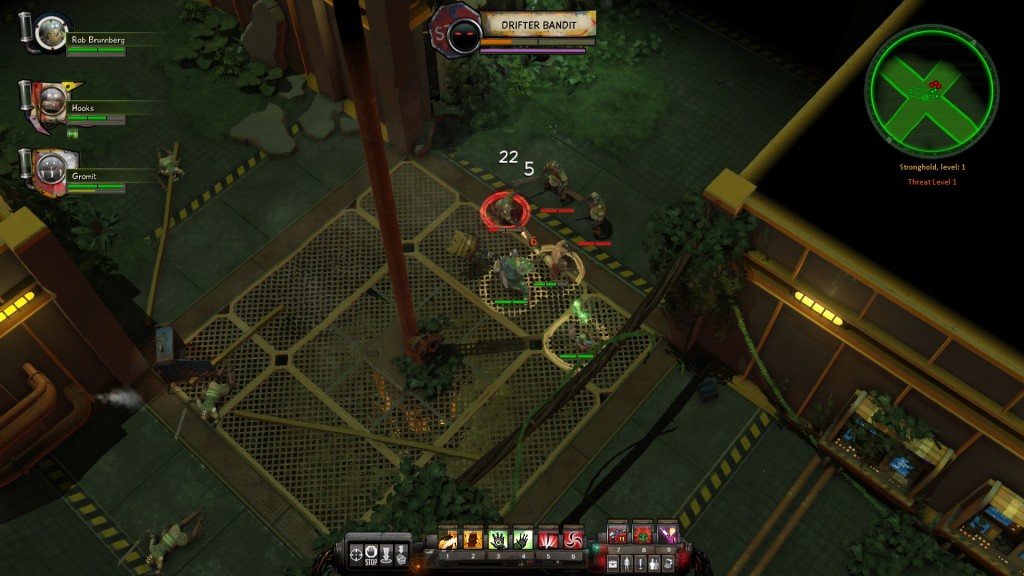
Task: Open the character sheet figure icon
Action: pyautogui.click(x=627, y=563)
